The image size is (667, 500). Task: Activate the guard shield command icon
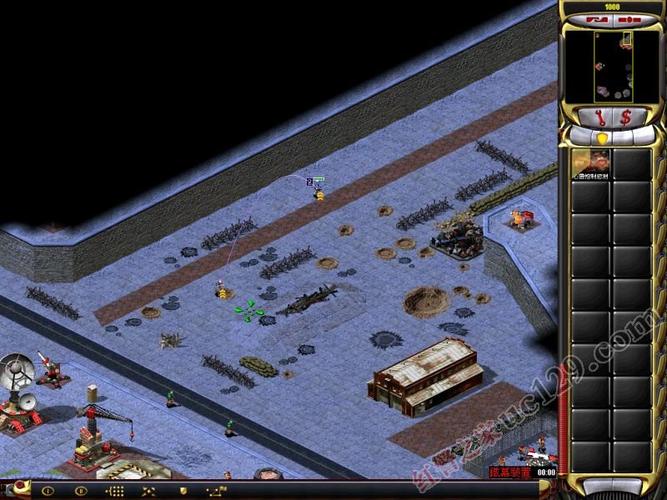click(182, 491)
